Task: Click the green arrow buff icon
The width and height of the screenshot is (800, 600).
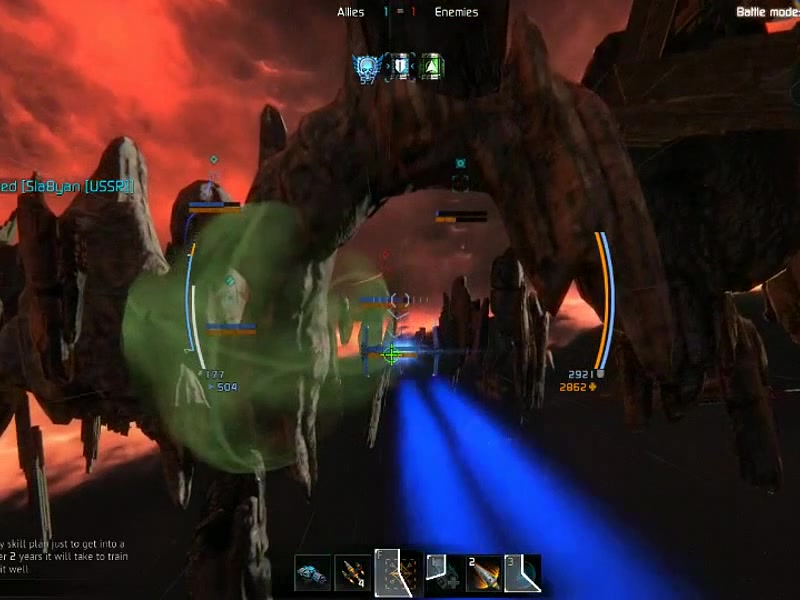Action: click(431, 67)
